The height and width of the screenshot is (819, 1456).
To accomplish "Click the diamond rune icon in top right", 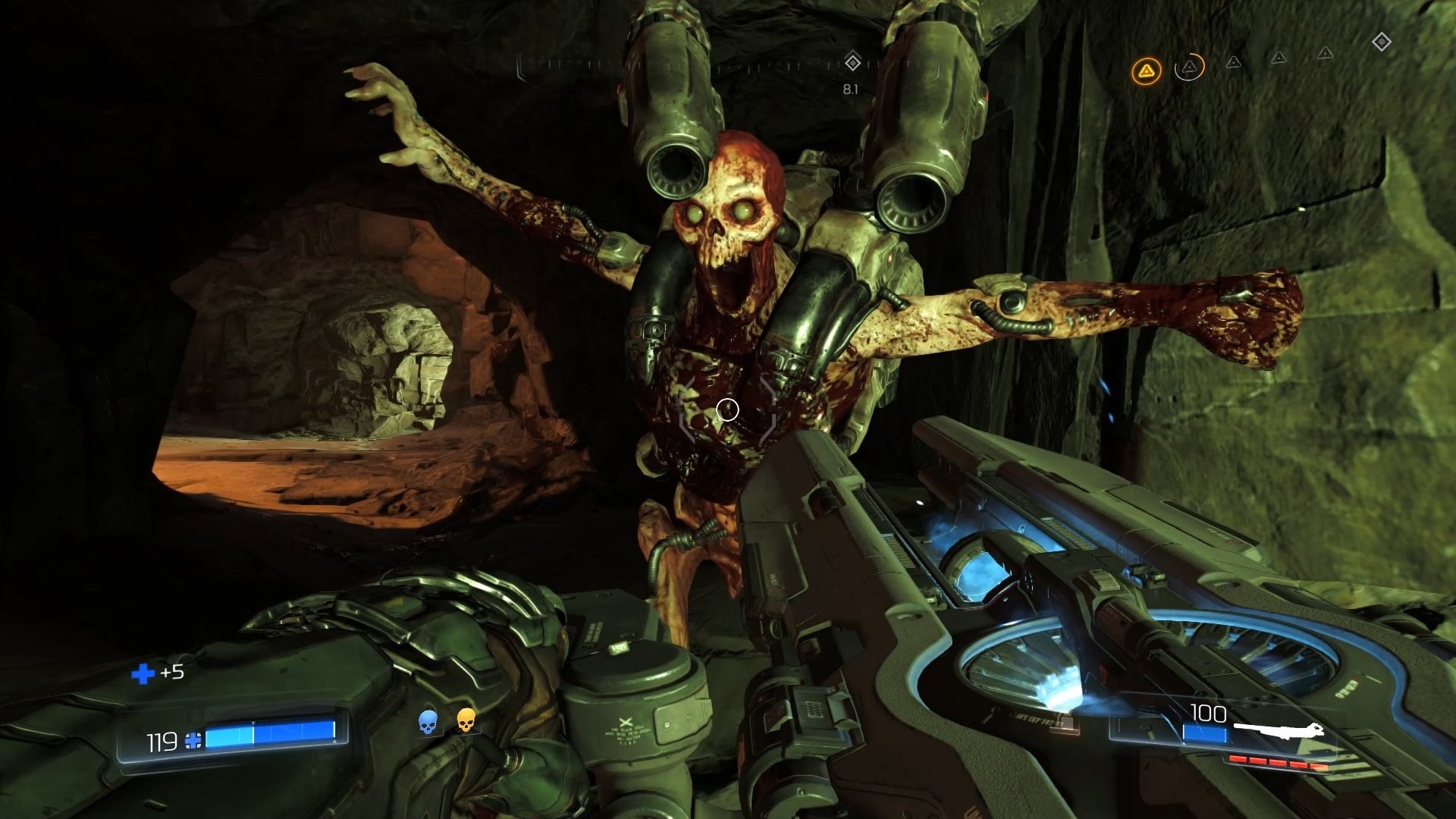I will coord(1382,42).
